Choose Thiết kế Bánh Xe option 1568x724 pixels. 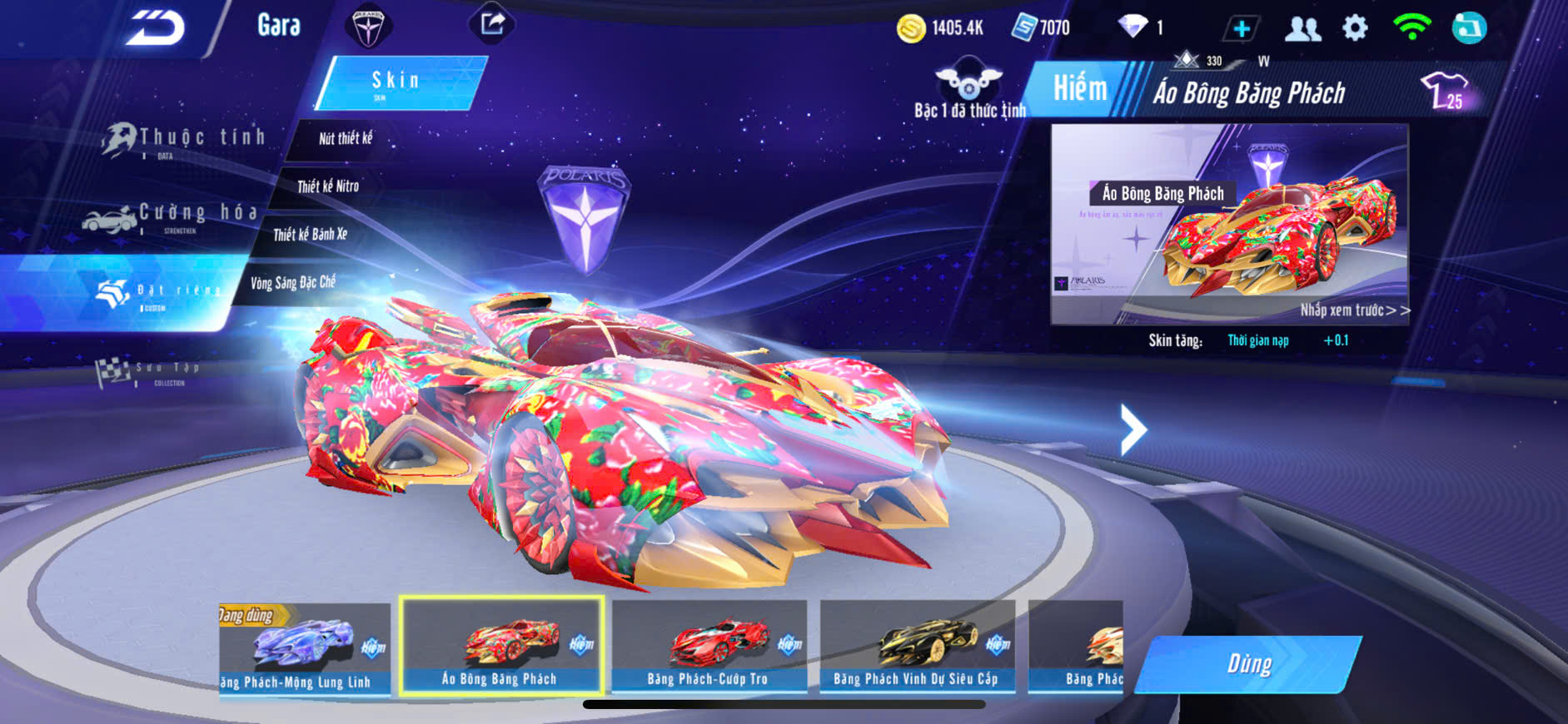(310, 235)
